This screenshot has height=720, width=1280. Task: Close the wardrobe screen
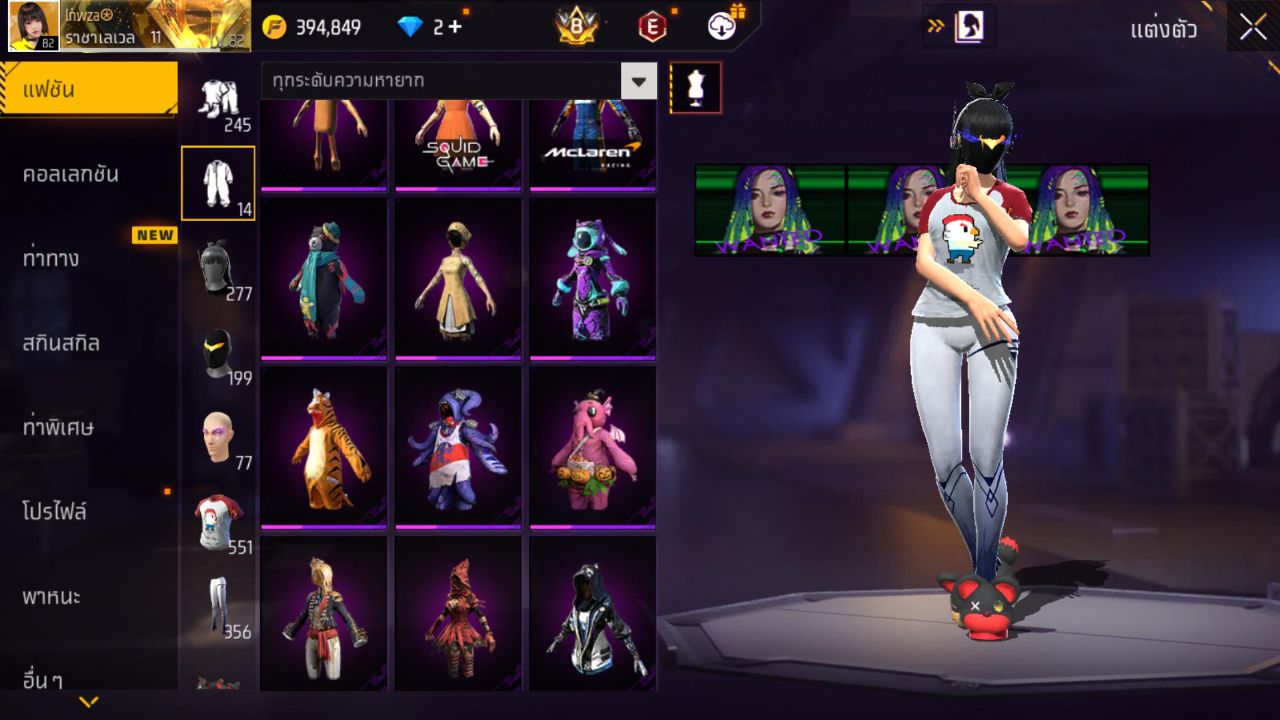[x=1253, y=27]
